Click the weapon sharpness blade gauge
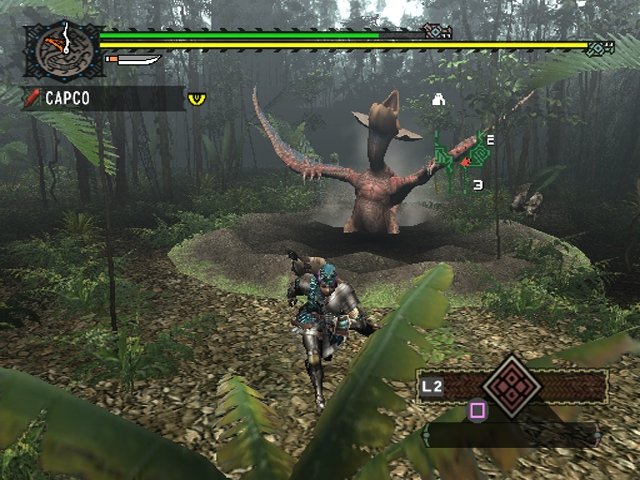The image size is (640, 480). (x=133, y=60)
